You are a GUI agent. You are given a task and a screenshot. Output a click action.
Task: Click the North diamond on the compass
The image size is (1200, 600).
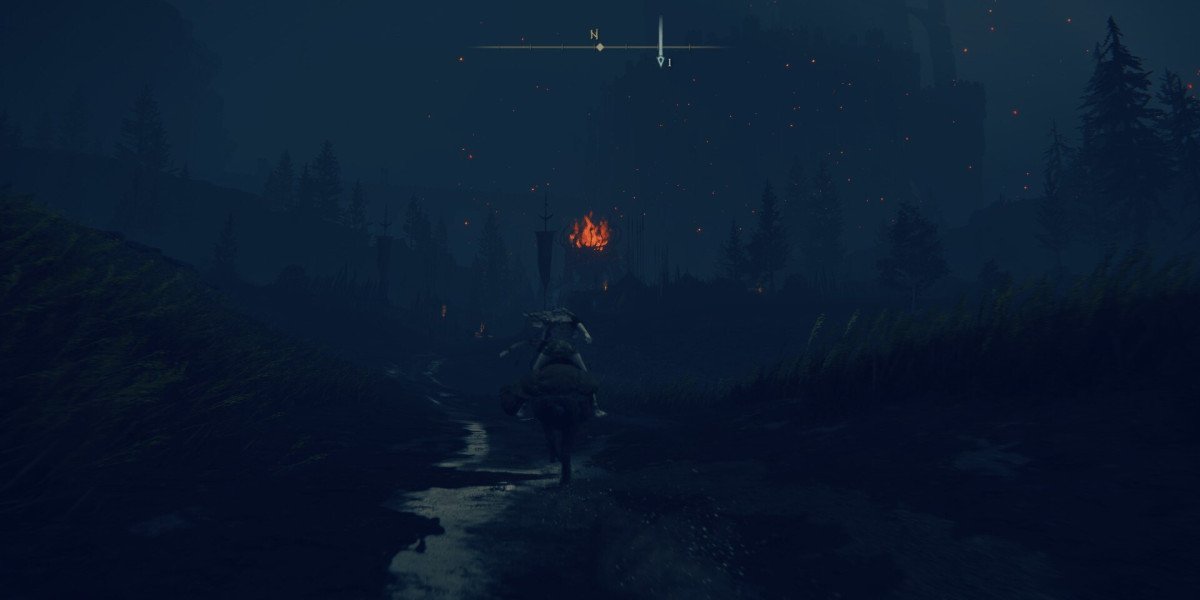coord(599,47)
